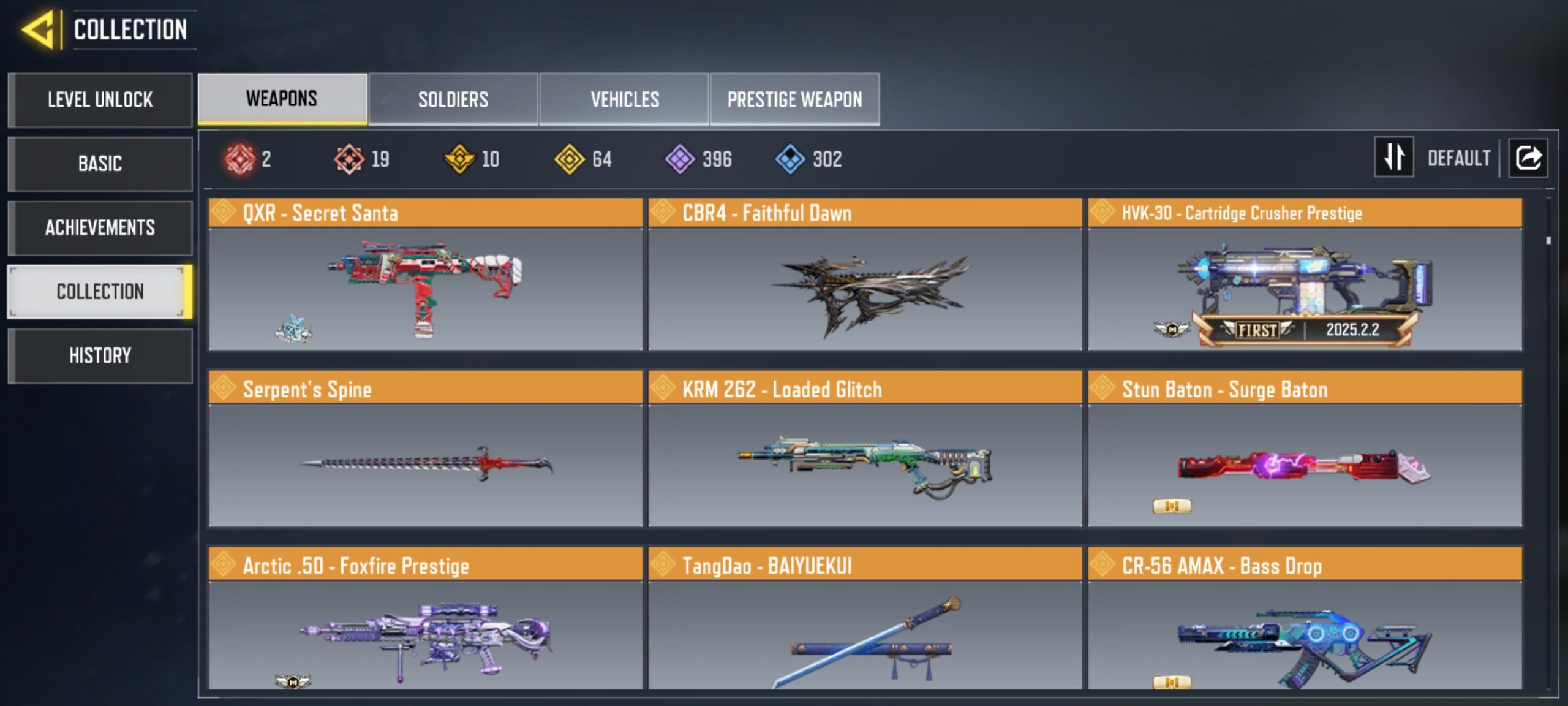Select LEVEL UNLOCK in the left sidebar
1568x706 pixels.
tap(100, 100)
